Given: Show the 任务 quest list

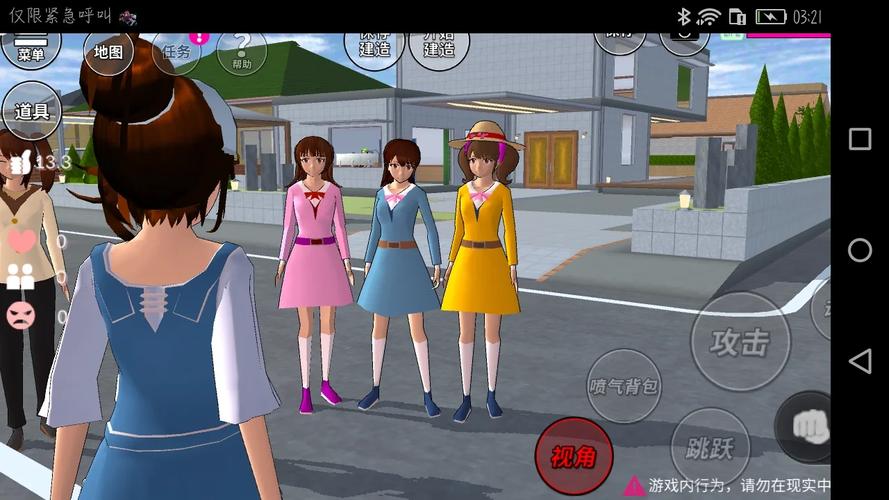Looking at the screenshot, I should (176, 51).
